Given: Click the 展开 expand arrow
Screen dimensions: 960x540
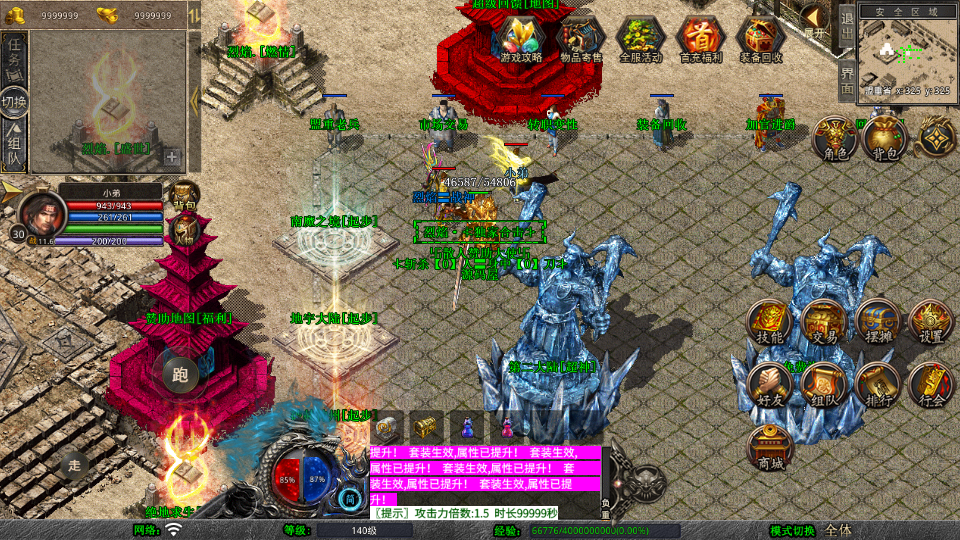Looking at the screenshot, I should tap(815, 20).
